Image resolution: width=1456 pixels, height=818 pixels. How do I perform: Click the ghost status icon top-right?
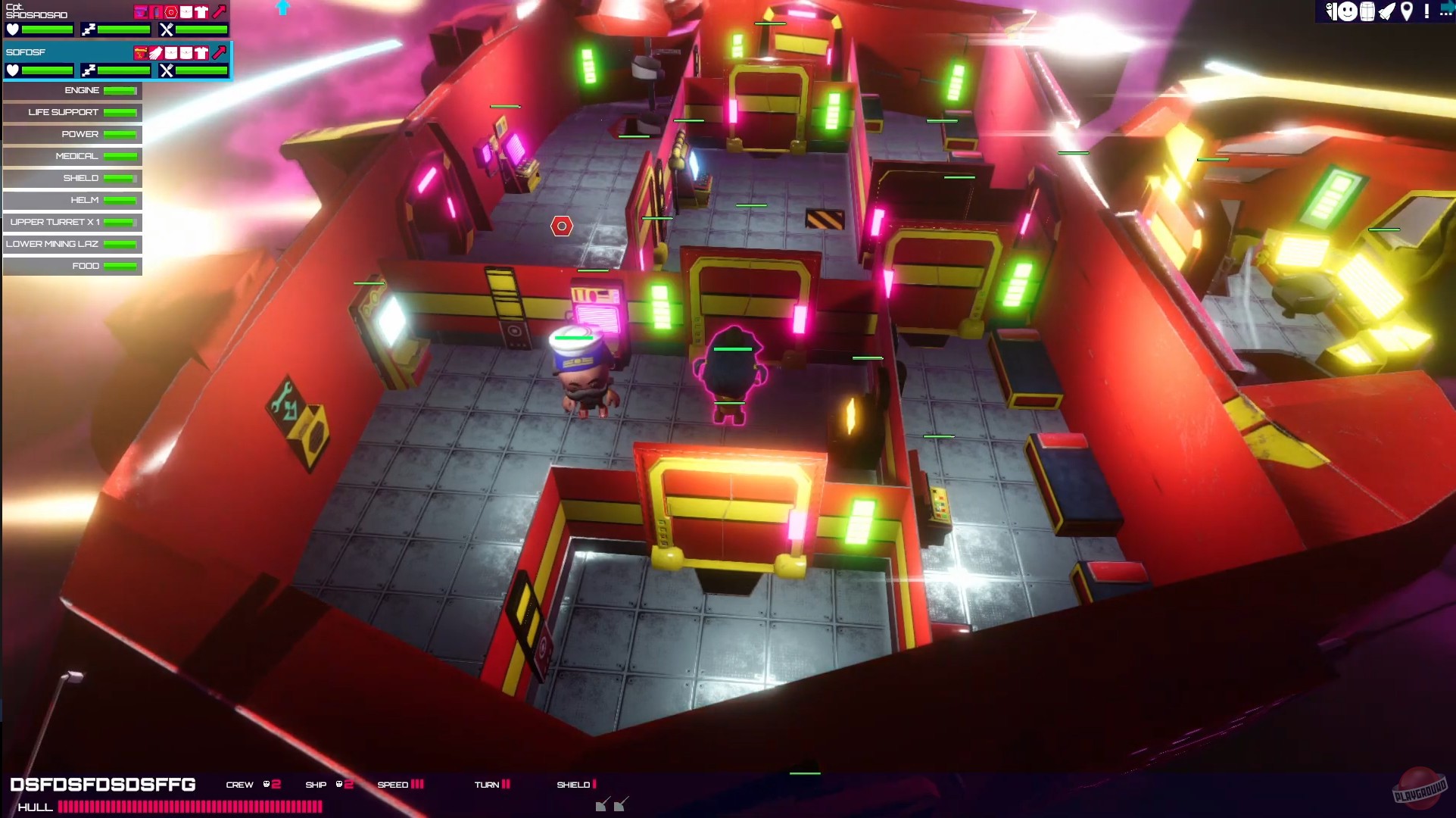click(1330, 11)
